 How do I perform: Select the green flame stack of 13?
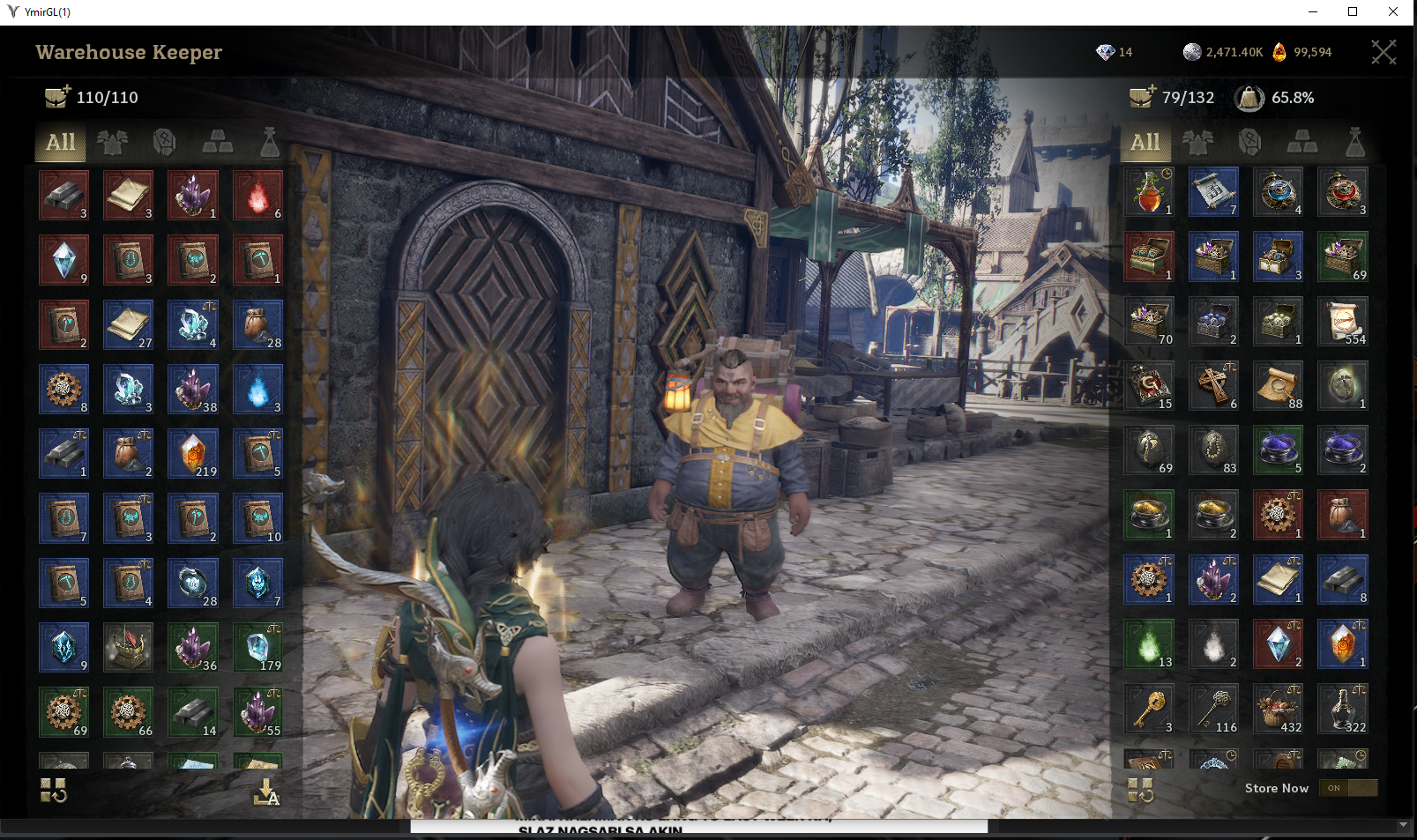coord(1149,644)
